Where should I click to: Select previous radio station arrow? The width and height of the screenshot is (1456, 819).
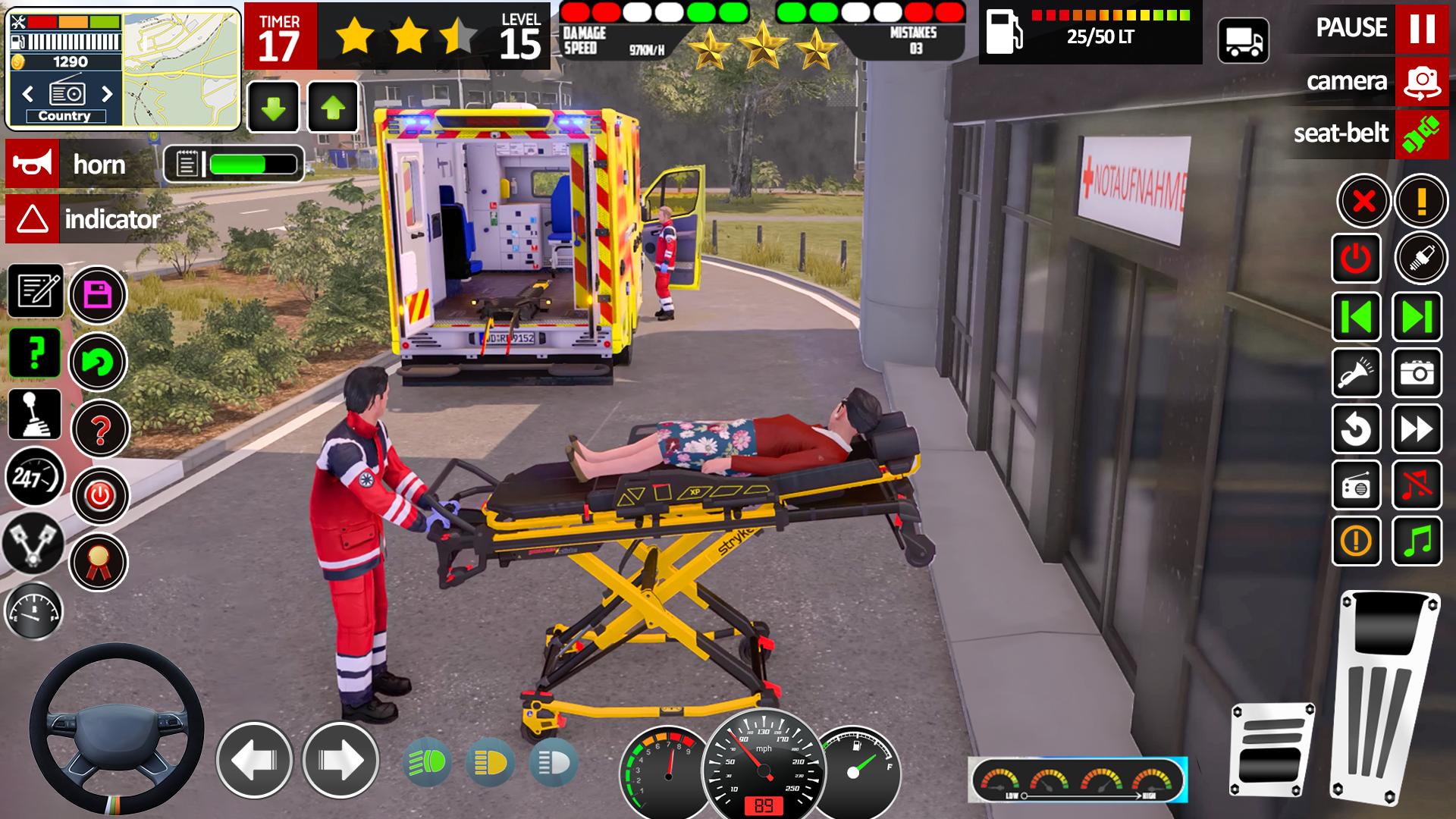click(28, 94)
